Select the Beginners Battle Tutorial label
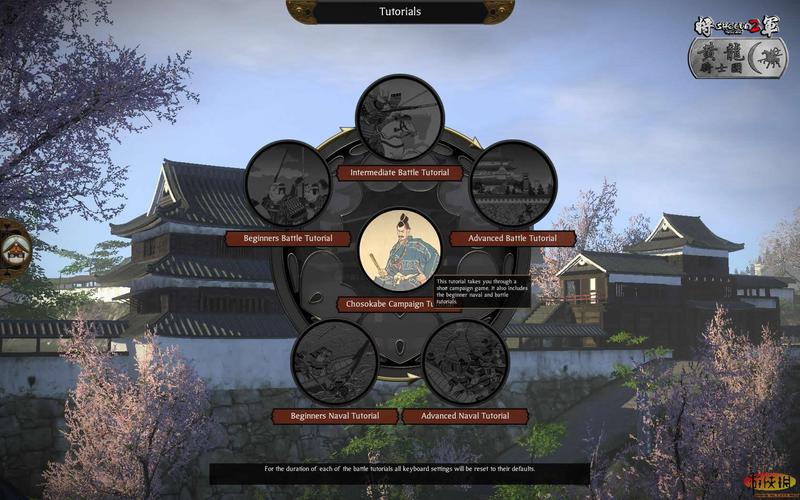This screenshot has height=500, width=800. (x=288, y=239)
